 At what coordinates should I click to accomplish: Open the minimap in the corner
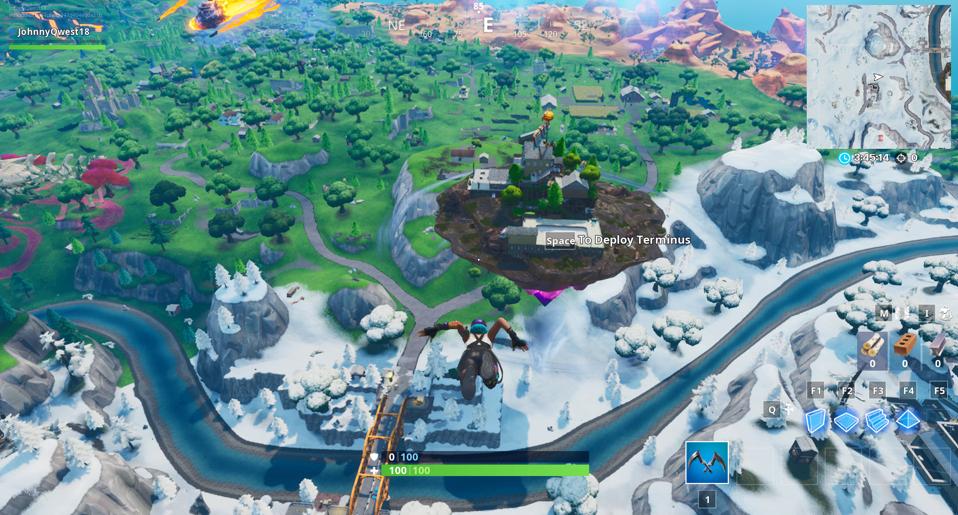(x=878, y=76)
